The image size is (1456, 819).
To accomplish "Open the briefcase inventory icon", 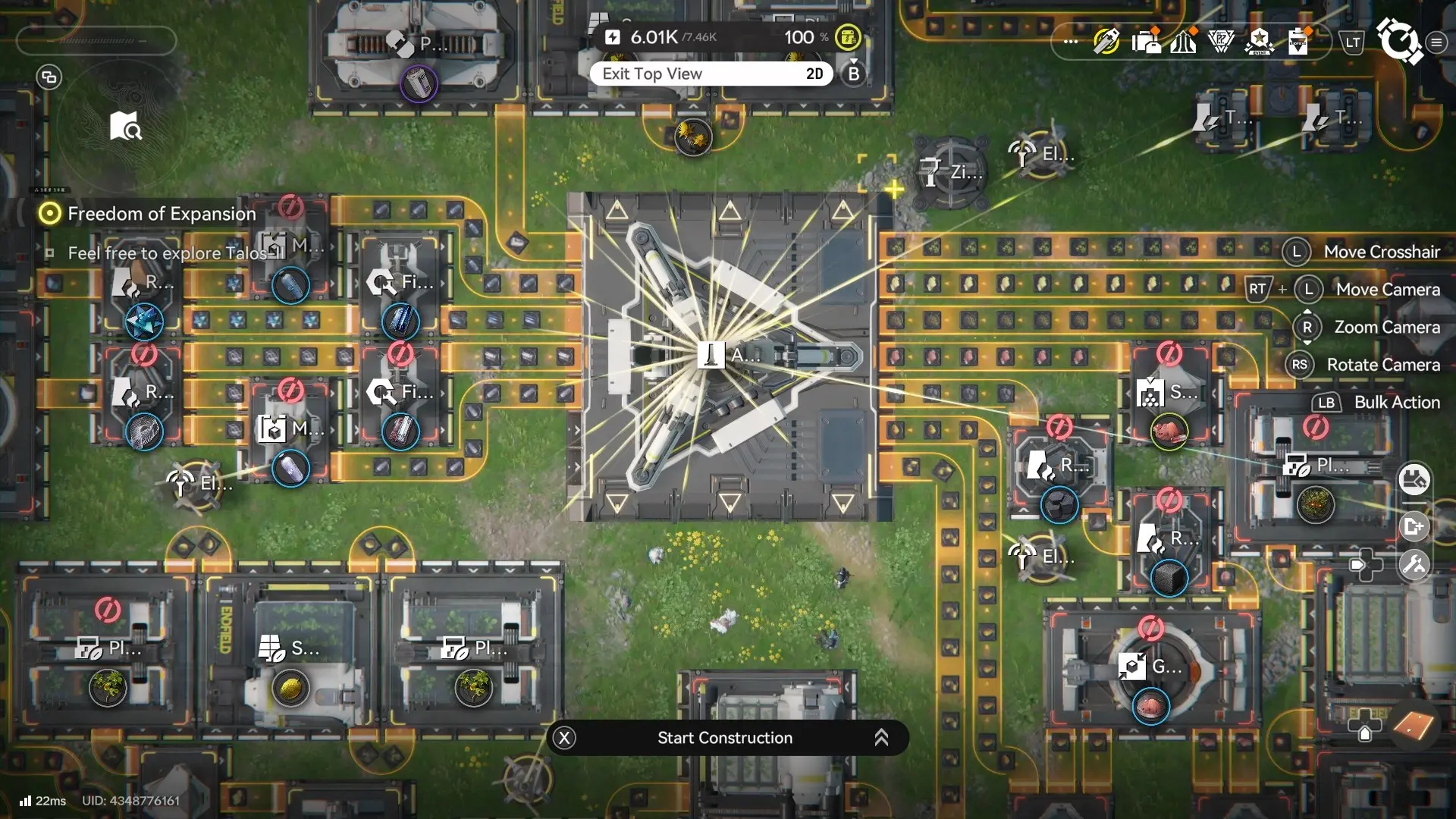I will click(1145, 42).
